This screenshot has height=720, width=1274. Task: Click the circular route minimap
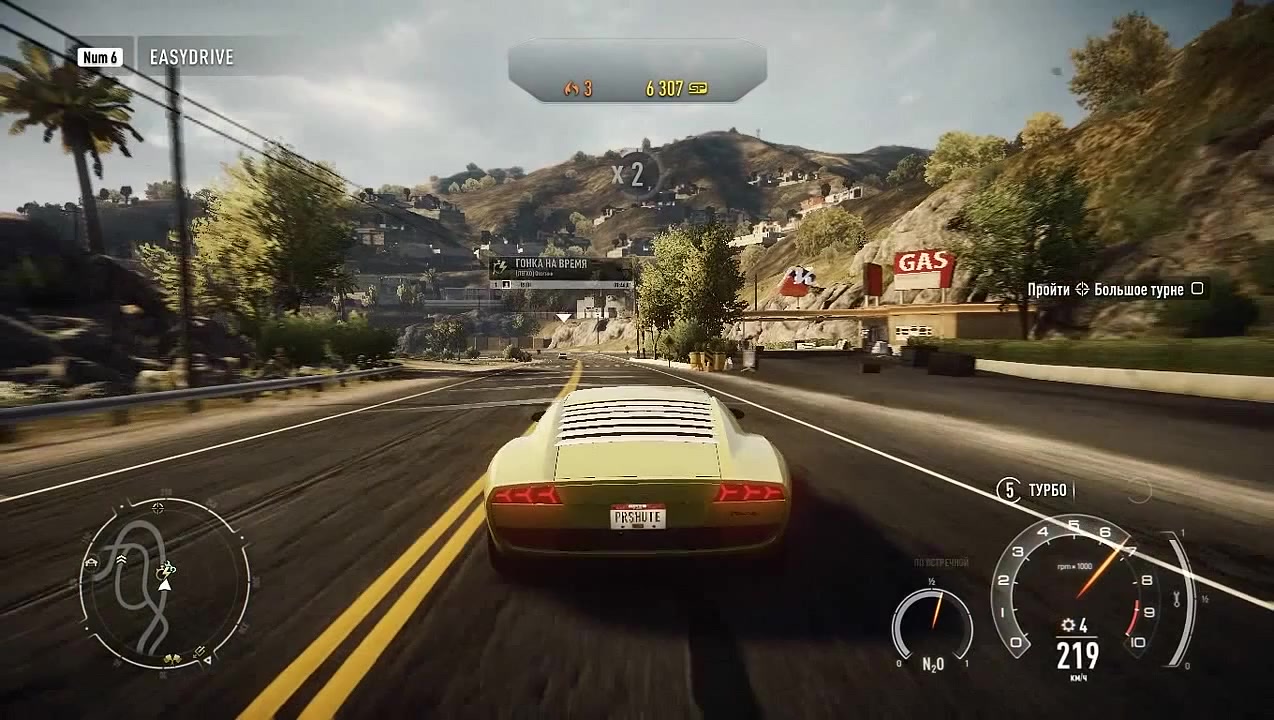pyautogui.click(x=164, y=583)
